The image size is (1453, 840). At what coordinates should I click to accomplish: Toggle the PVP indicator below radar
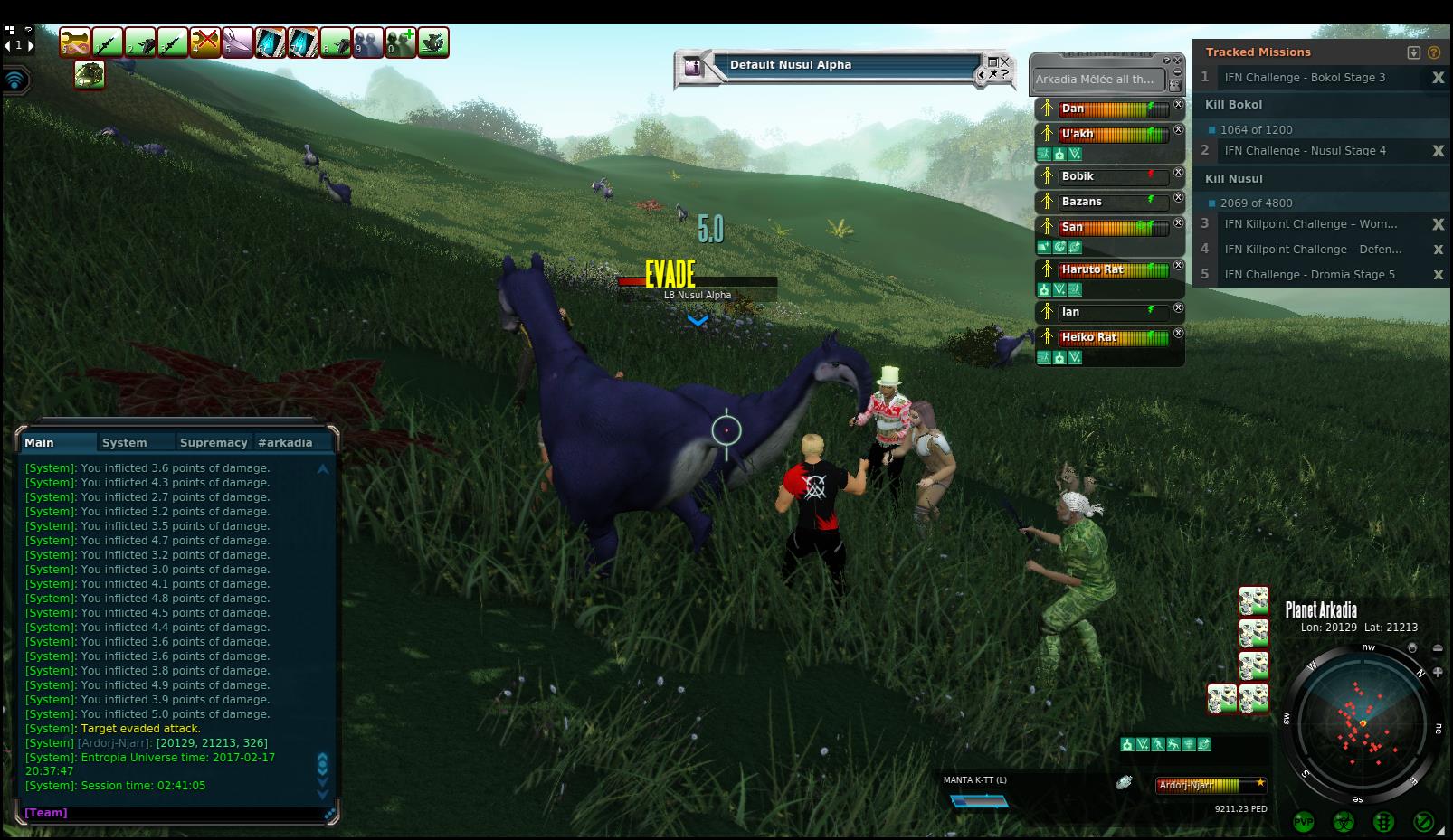(1304, 822)
